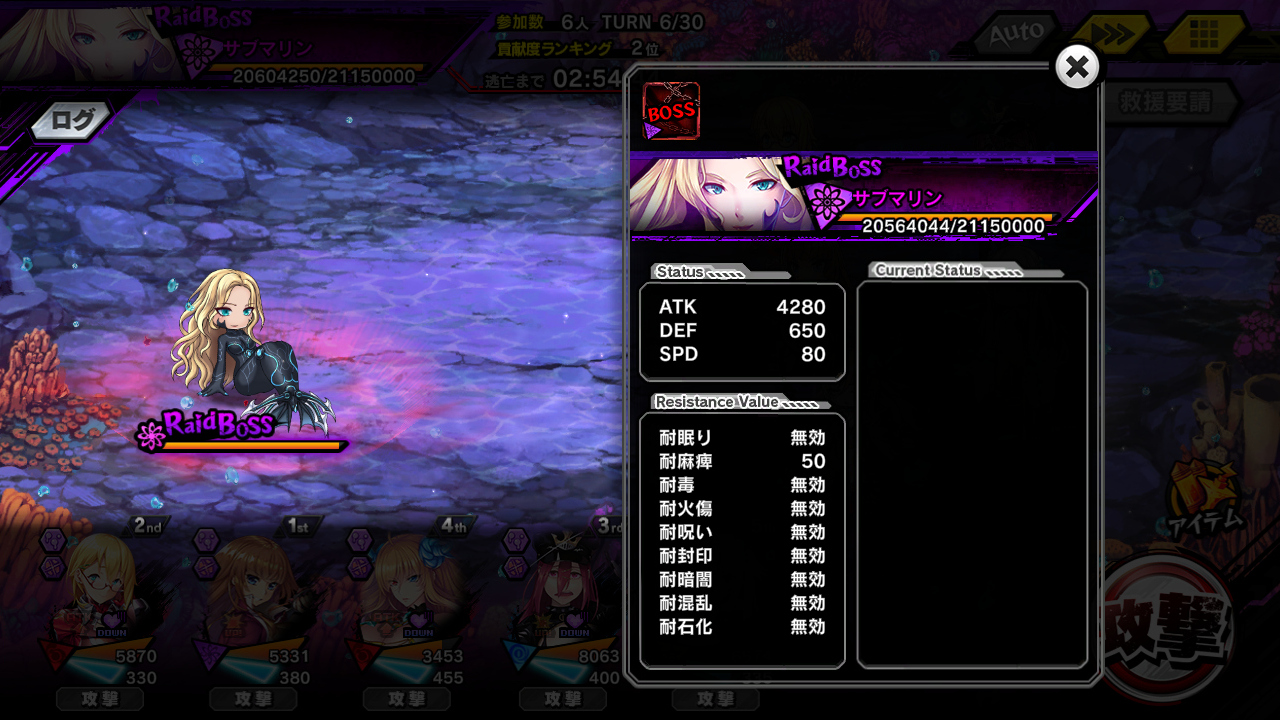Request rescue with 救援要請 button
Image resolution: width=1280 pixels, height=720 pixels.
1166,102
